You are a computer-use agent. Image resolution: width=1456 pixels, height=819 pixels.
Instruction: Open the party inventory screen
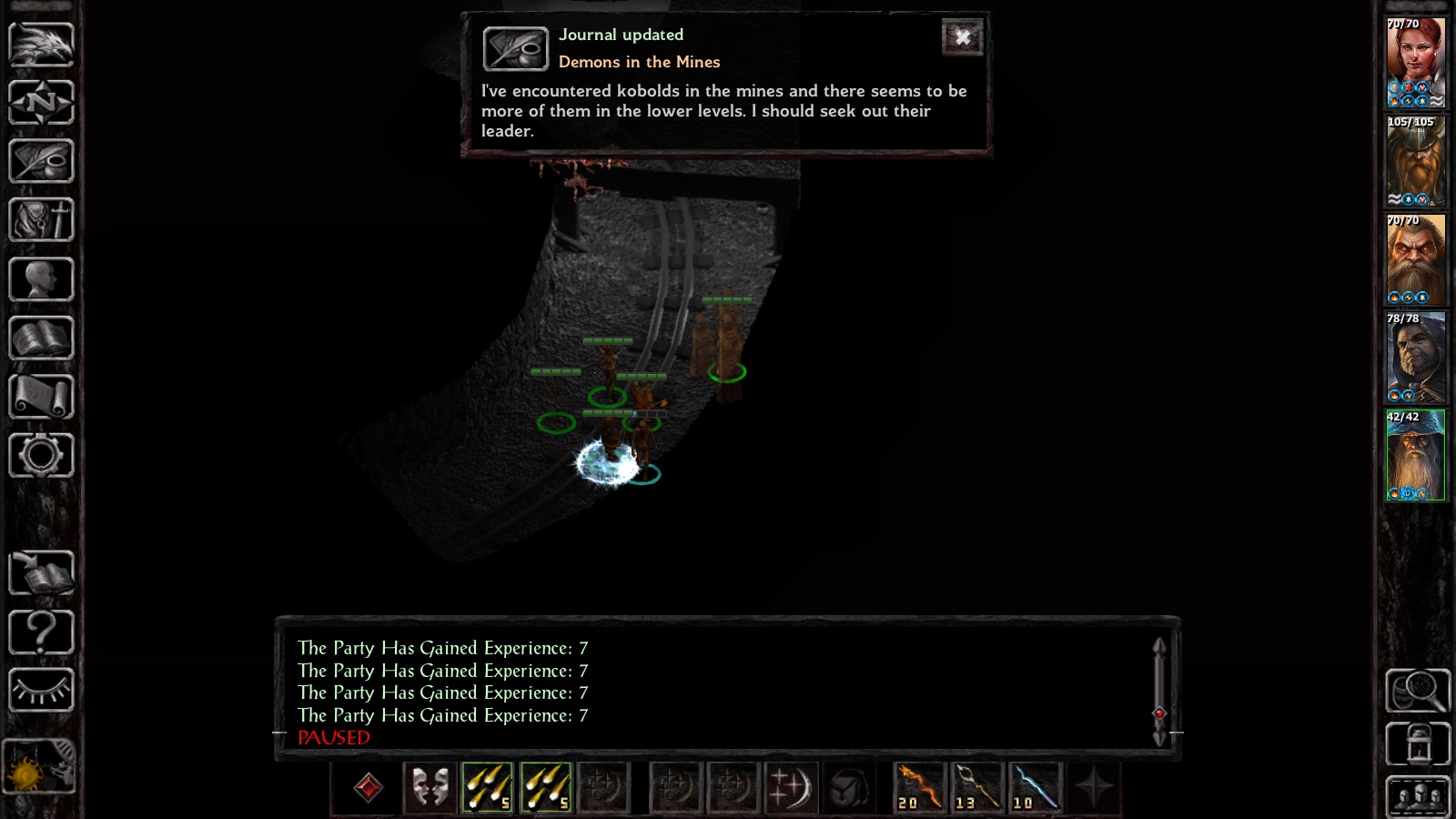coord(41,220)
